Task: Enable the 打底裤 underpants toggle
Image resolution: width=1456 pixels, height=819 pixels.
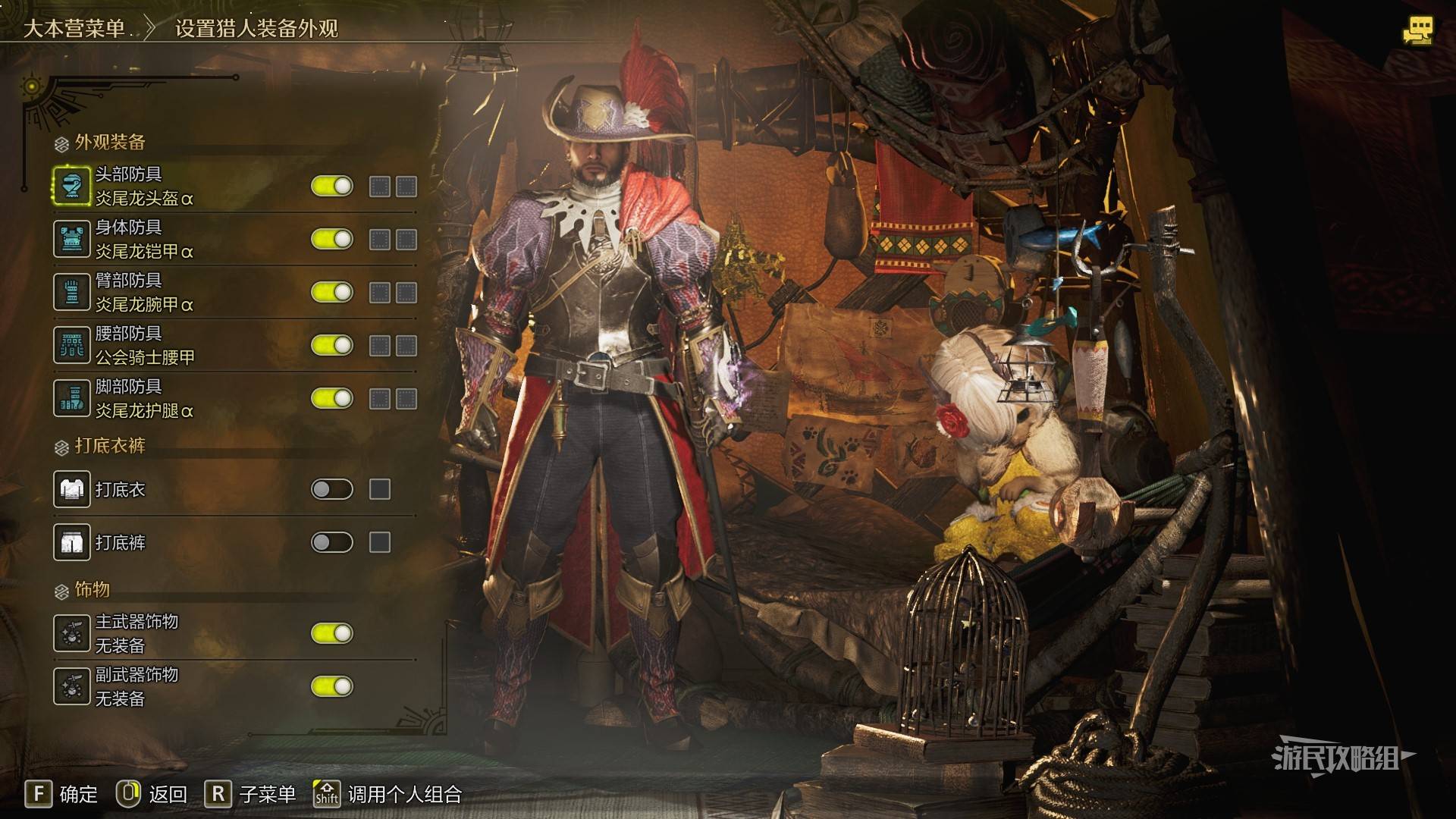Action: 332,543
